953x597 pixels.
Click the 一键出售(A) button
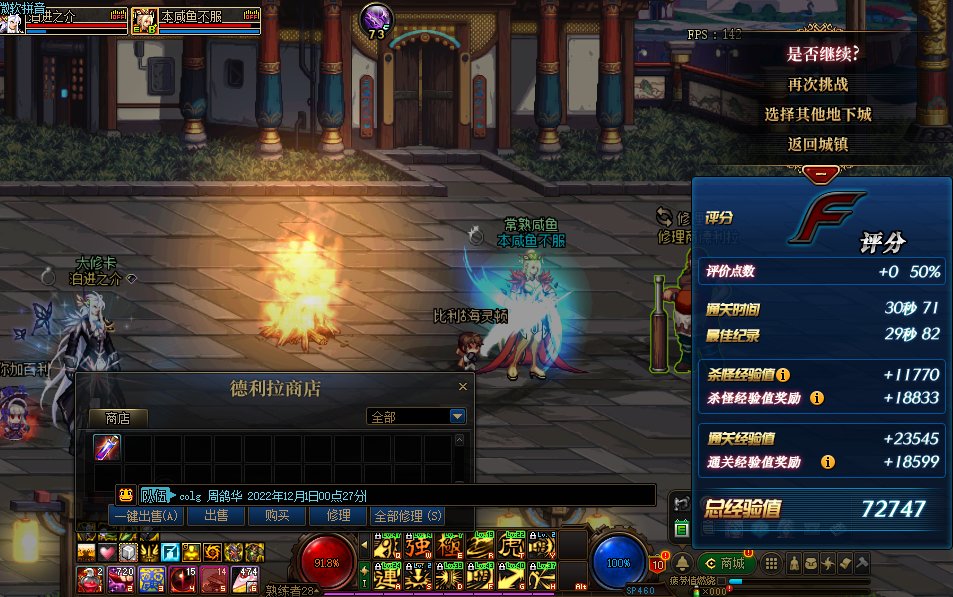146,516
